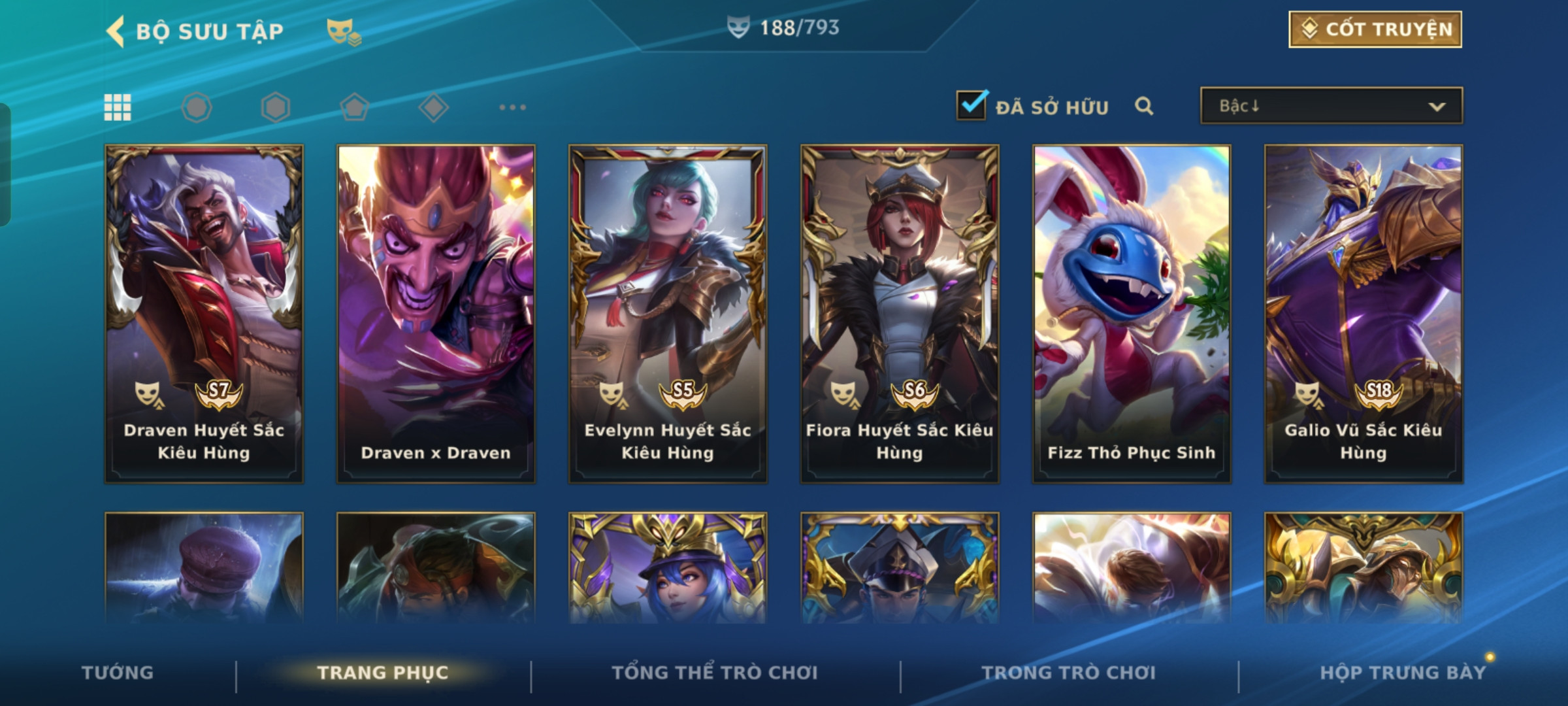This screenshot has width=1568, height=706.
Task: Open the skin search magnifier
Action: pyautogui.click(x=1143, y=106)
